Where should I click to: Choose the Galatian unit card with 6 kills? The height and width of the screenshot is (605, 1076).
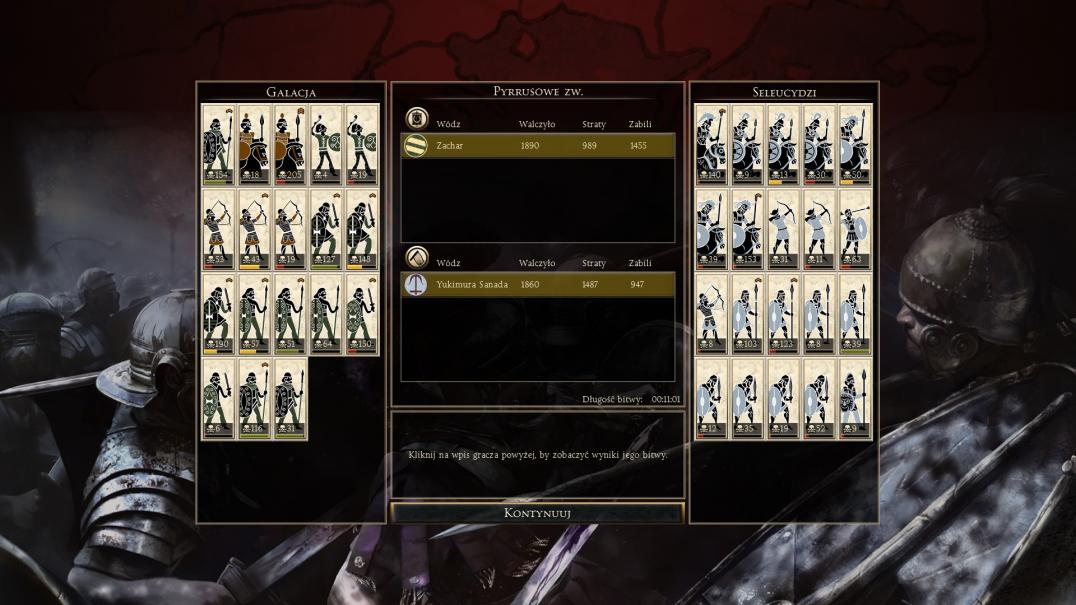tap(218, 398)
